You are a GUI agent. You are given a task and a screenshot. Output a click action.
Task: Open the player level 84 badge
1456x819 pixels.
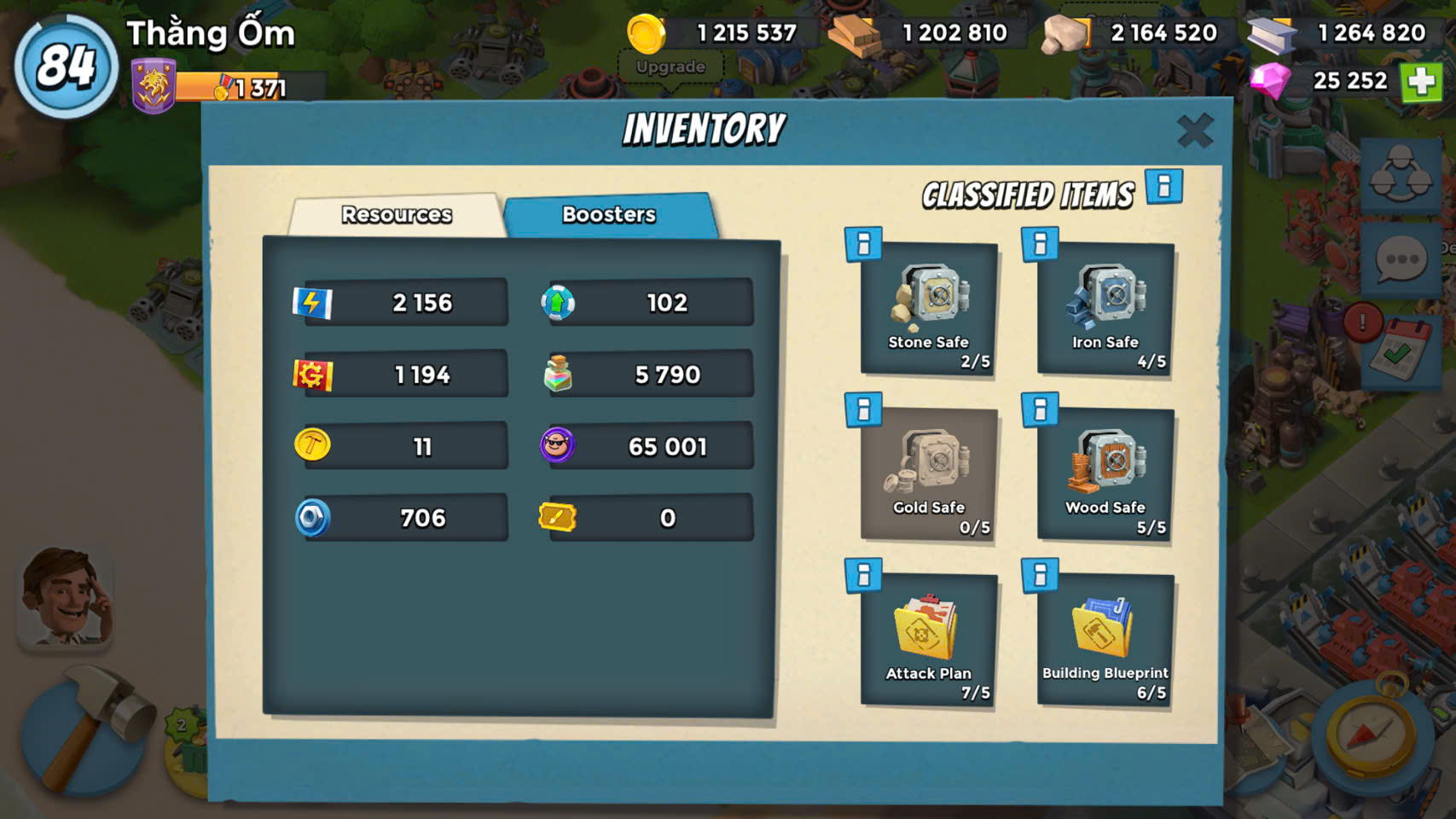coord(66,66)
